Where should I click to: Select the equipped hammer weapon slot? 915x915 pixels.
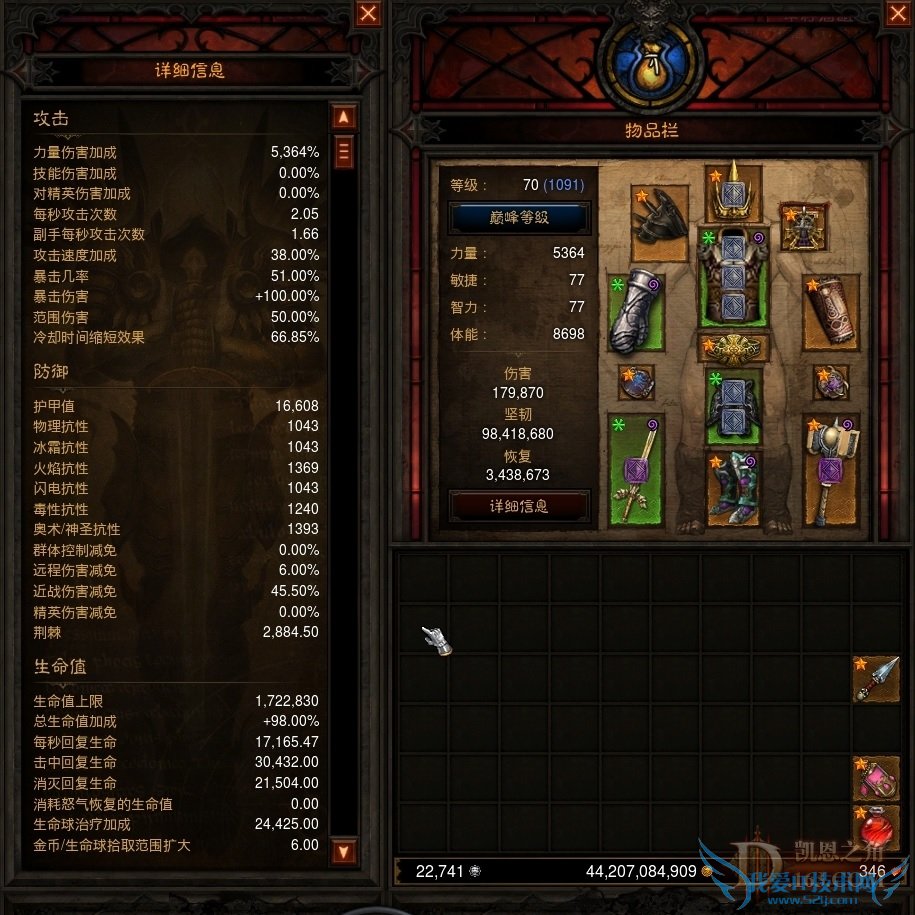pos(831,472)
